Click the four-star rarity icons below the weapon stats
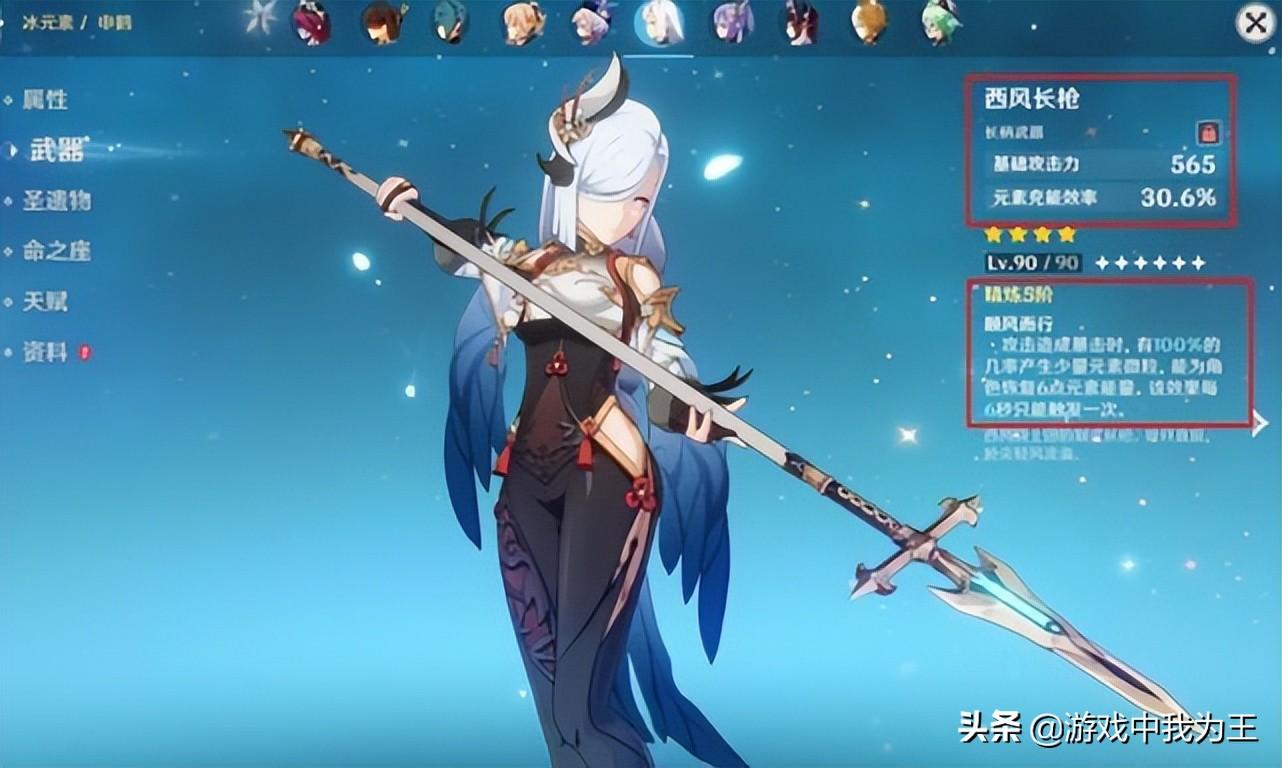This screenshot has height=768, width=1282. pos(1029,234)
